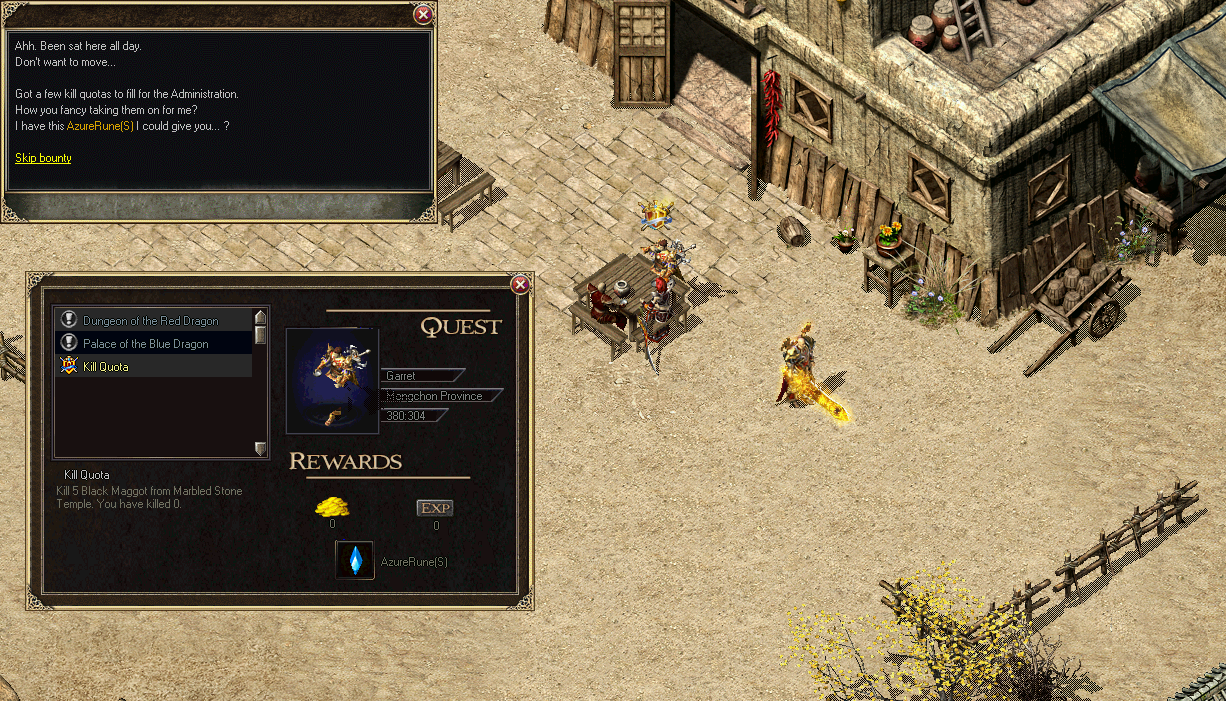Click the quest list scroll-up arrow

261,317
